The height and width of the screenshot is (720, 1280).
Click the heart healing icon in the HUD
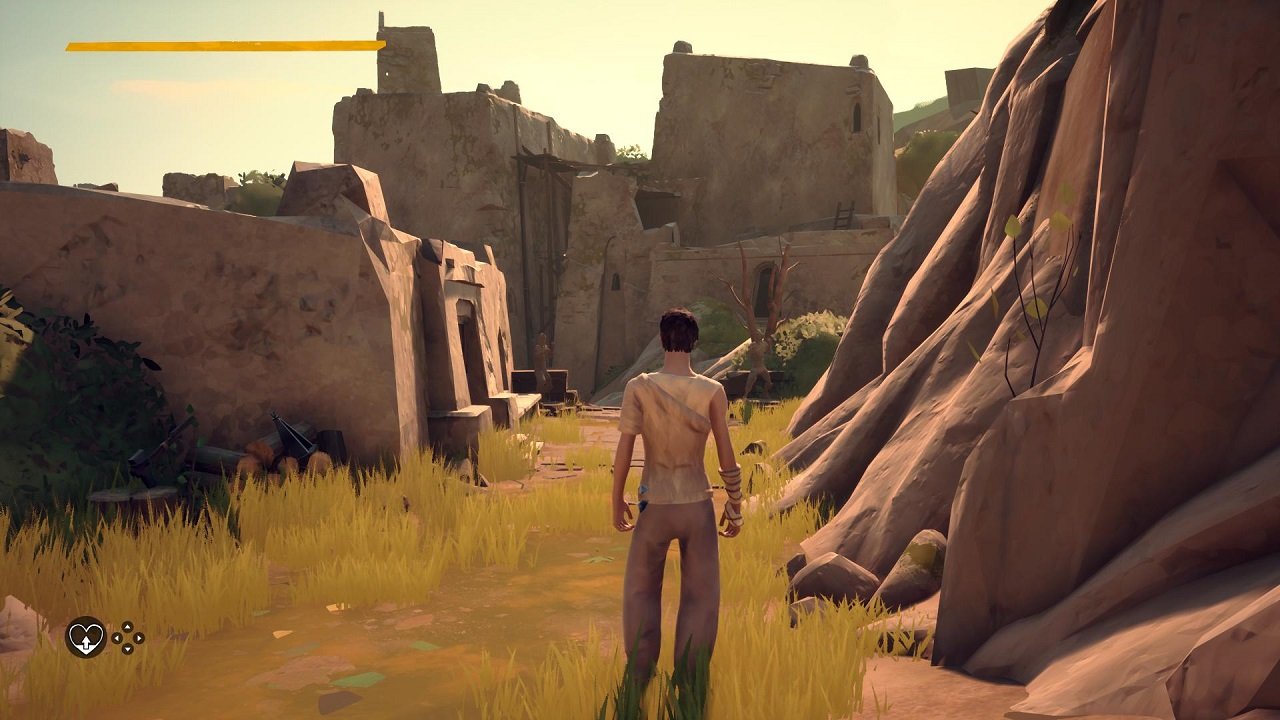coord(85,637)
